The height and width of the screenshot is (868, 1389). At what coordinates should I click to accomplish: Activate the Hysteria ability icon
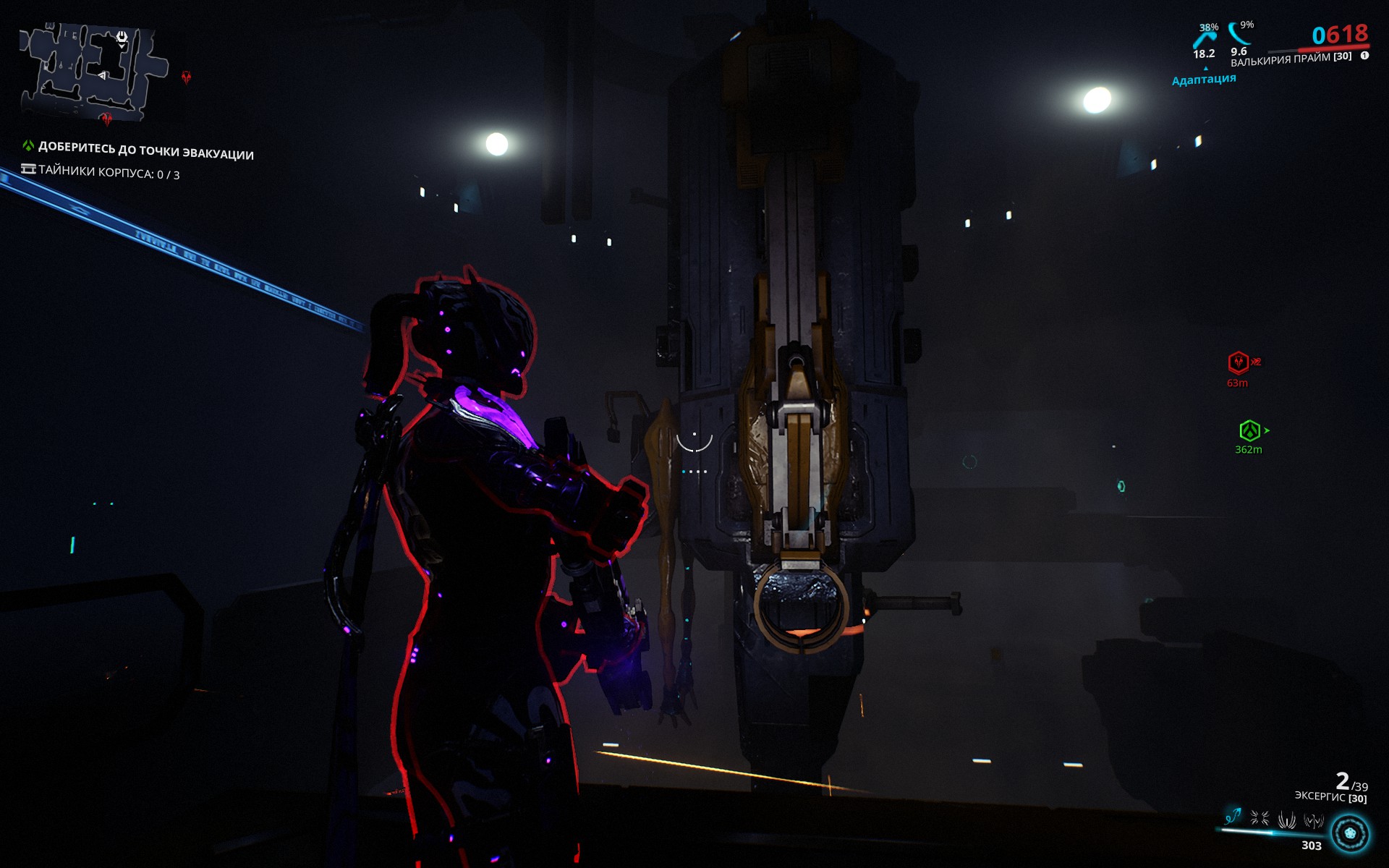[x=1313, y=819]
